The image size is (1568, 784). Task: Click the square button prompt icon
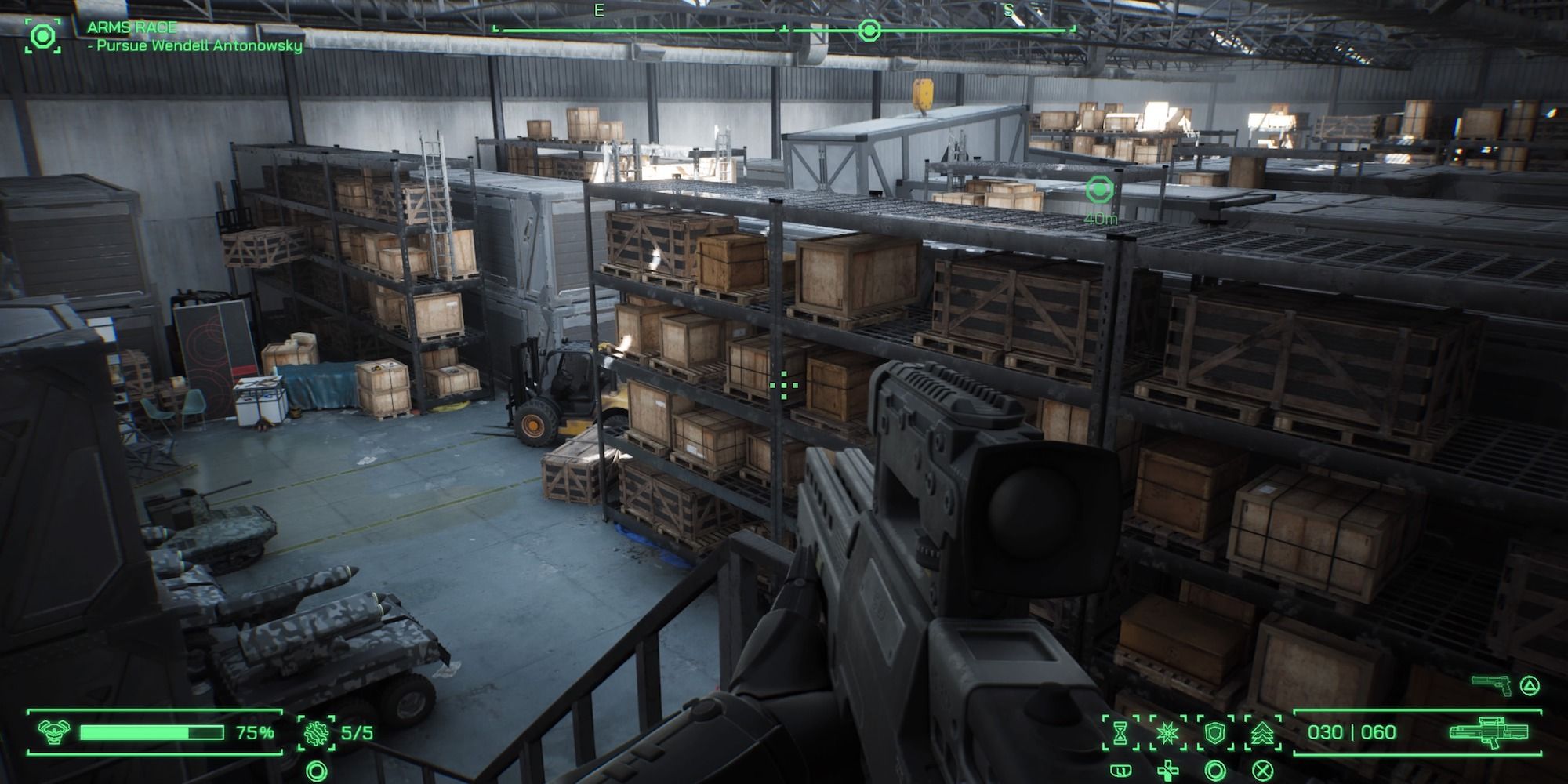point(1122,770)
